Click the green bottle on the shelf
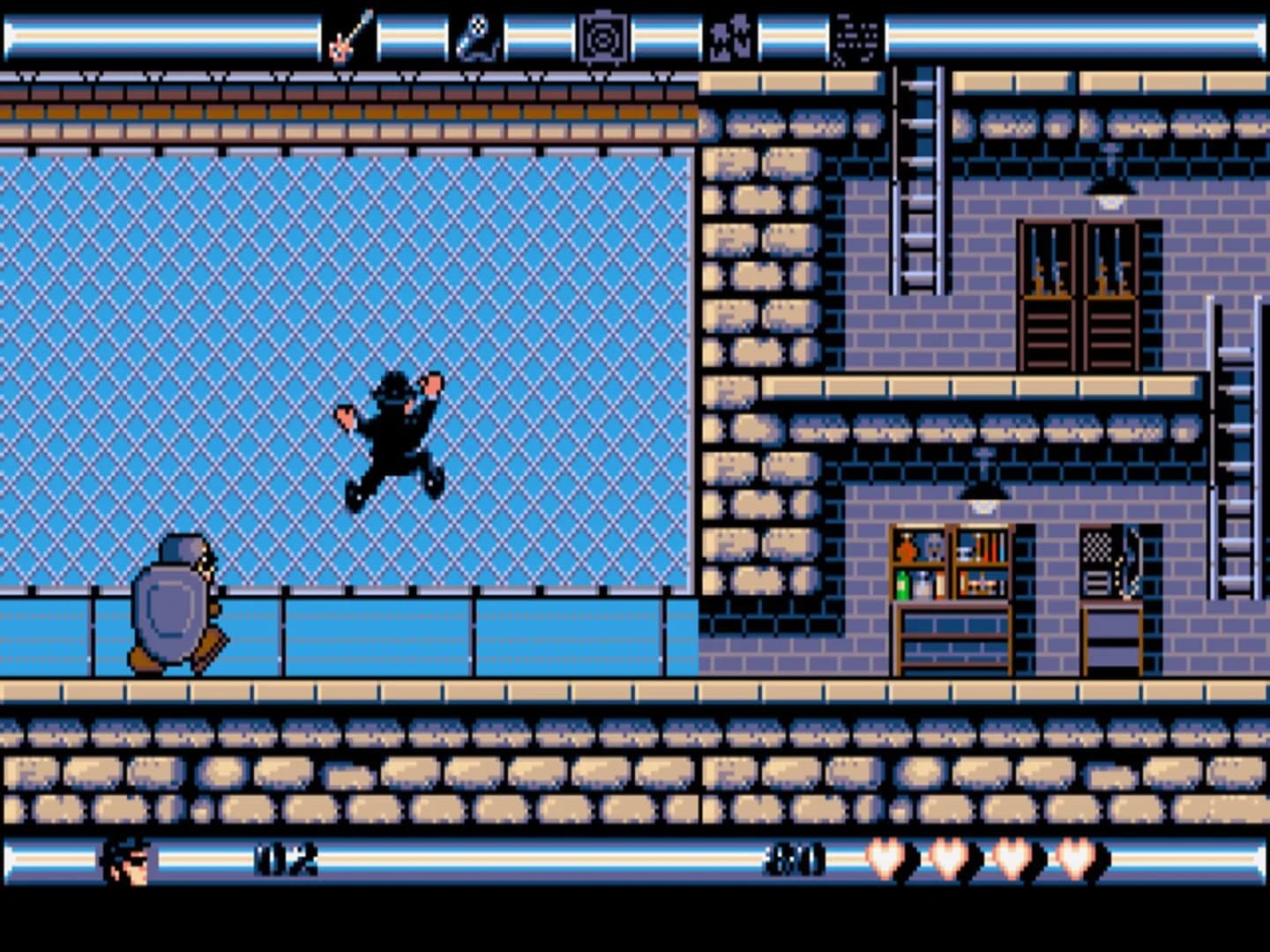Screen dimensions: 1270x952 tap(902, 582)
